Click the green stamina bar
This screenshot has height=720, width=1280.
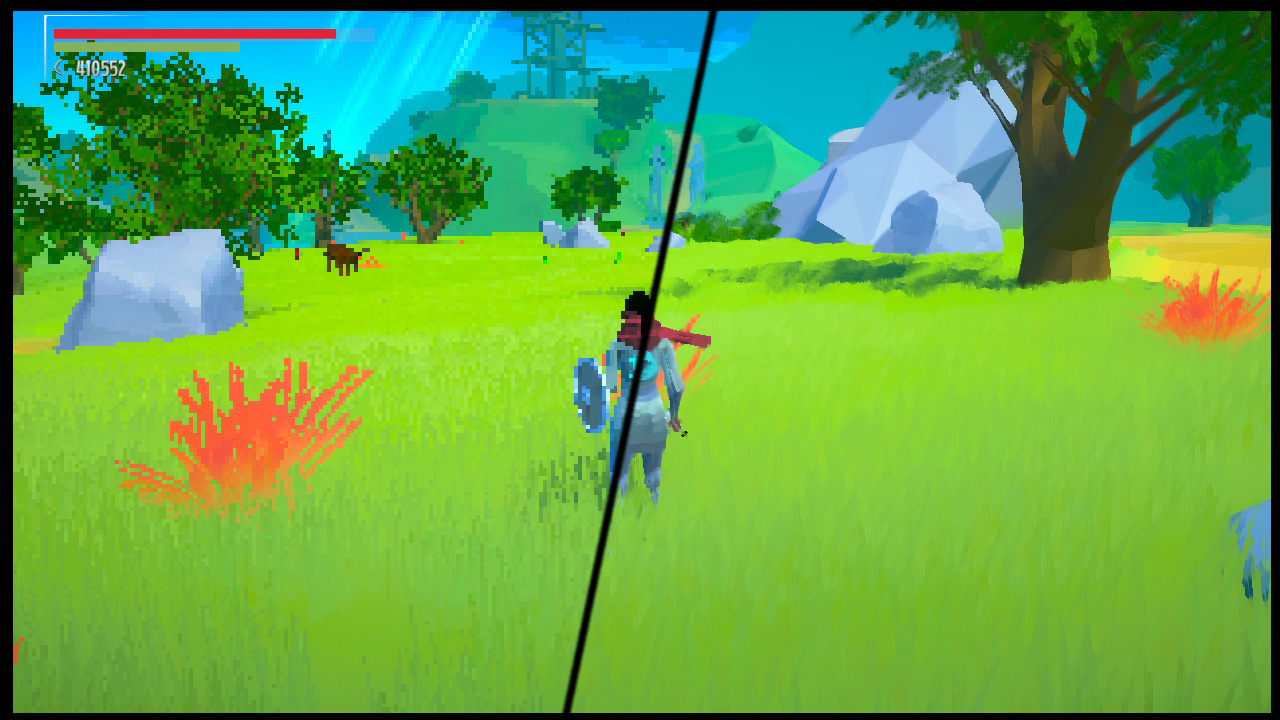click(145, 46)
